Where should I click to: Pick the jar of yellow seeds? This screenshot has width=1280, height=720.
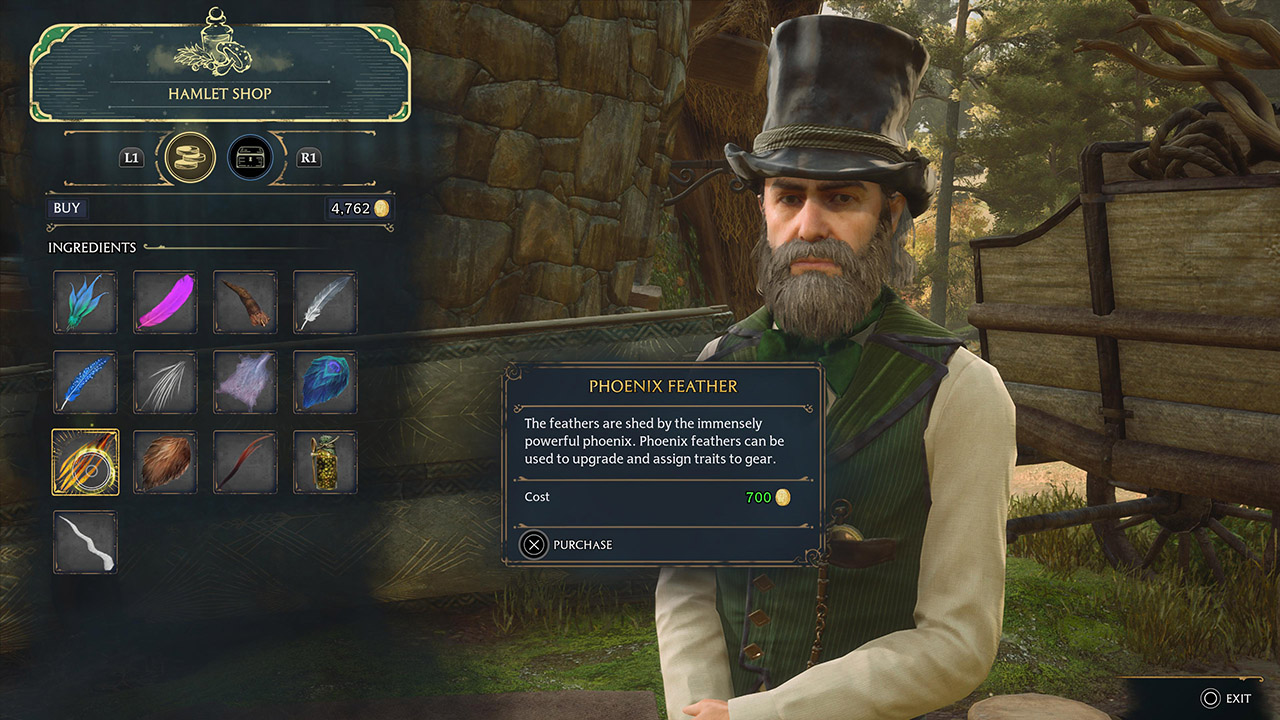click(325, 462)
